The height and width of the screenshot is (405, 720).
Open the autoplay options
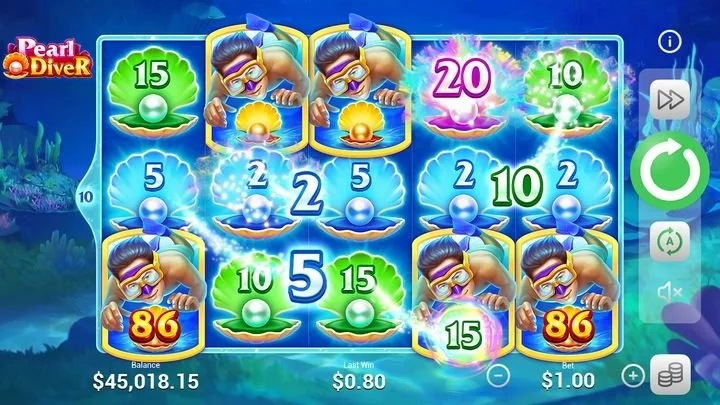pyautogui.click(x=669, y=241)
